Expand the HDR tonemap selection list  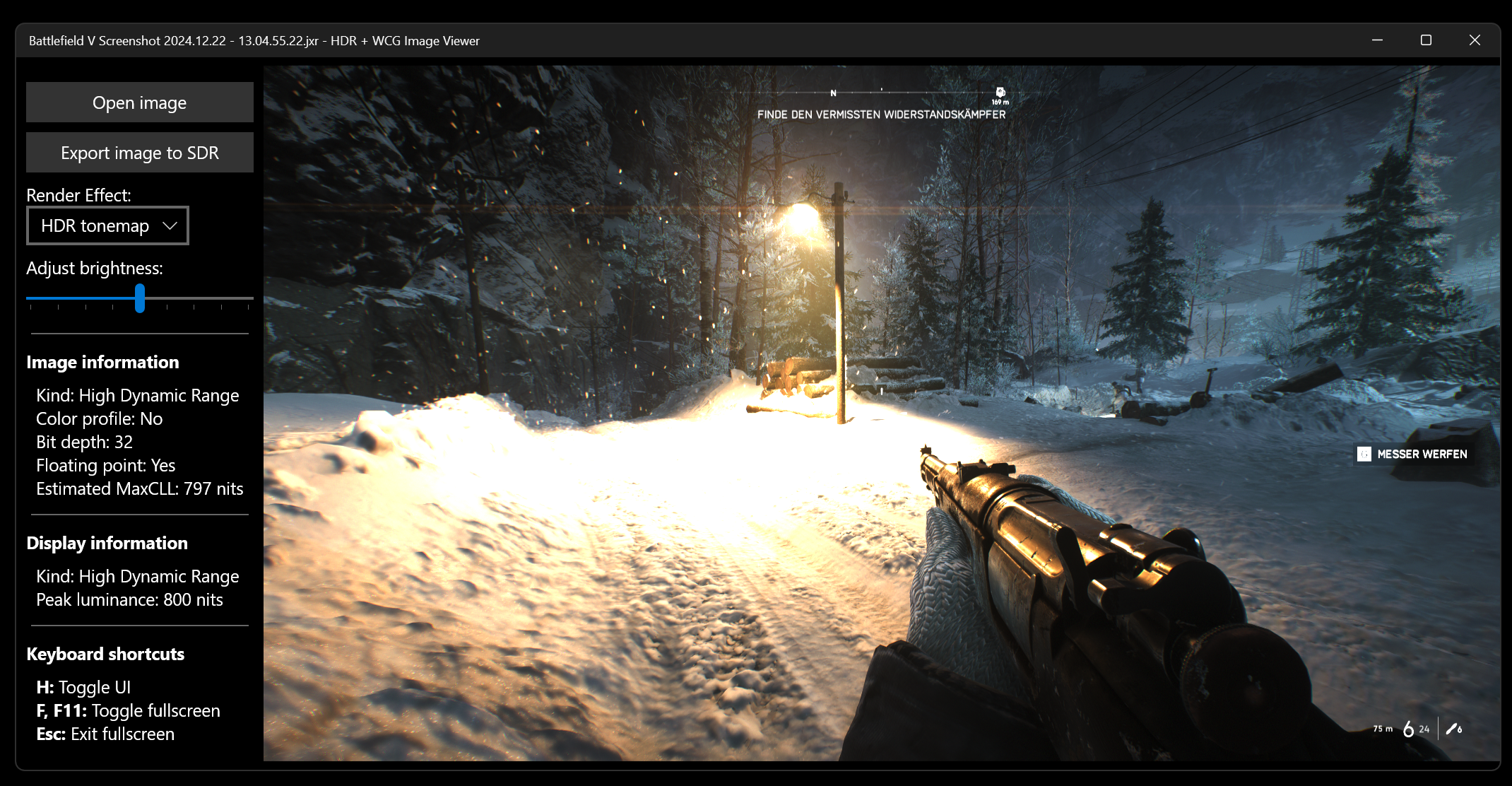(x=107, y=225)
